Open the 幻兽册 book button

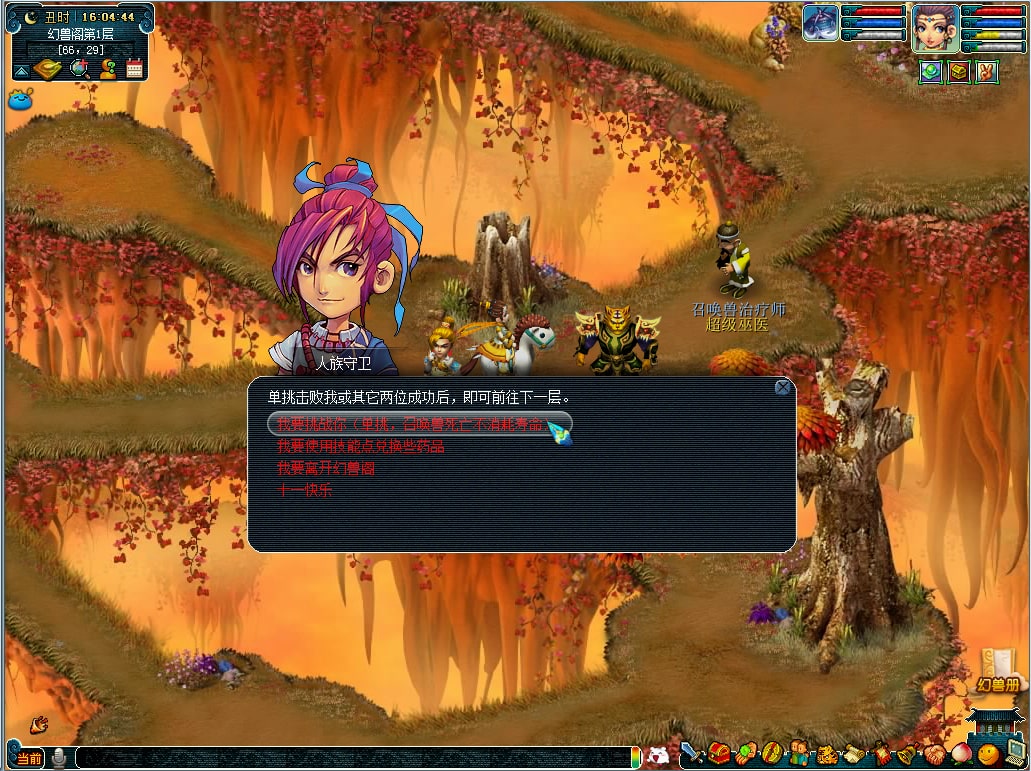coord(1001,672)
